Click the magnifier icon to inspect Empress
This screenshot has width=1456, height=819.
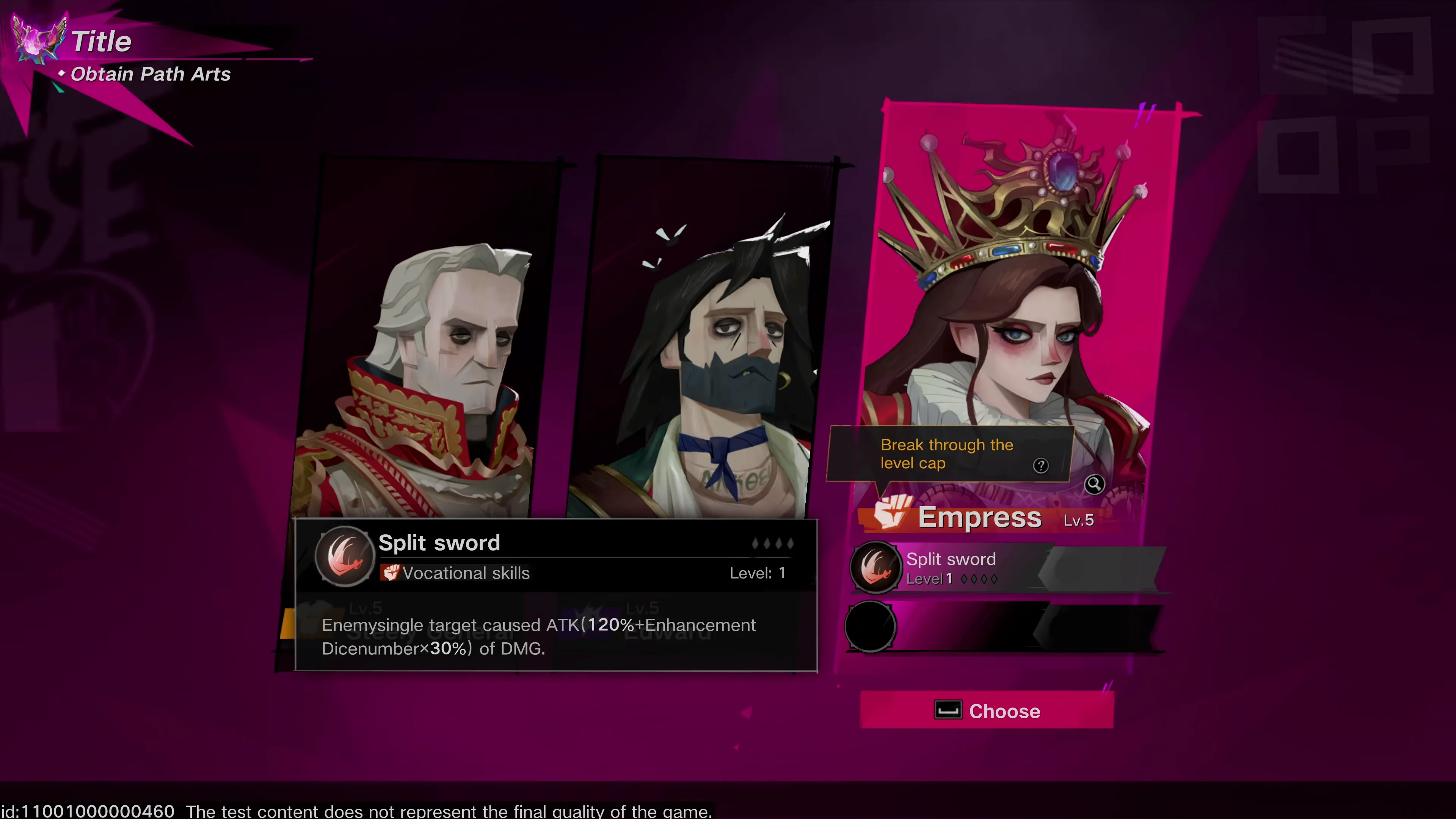[x=1094, y=485]
